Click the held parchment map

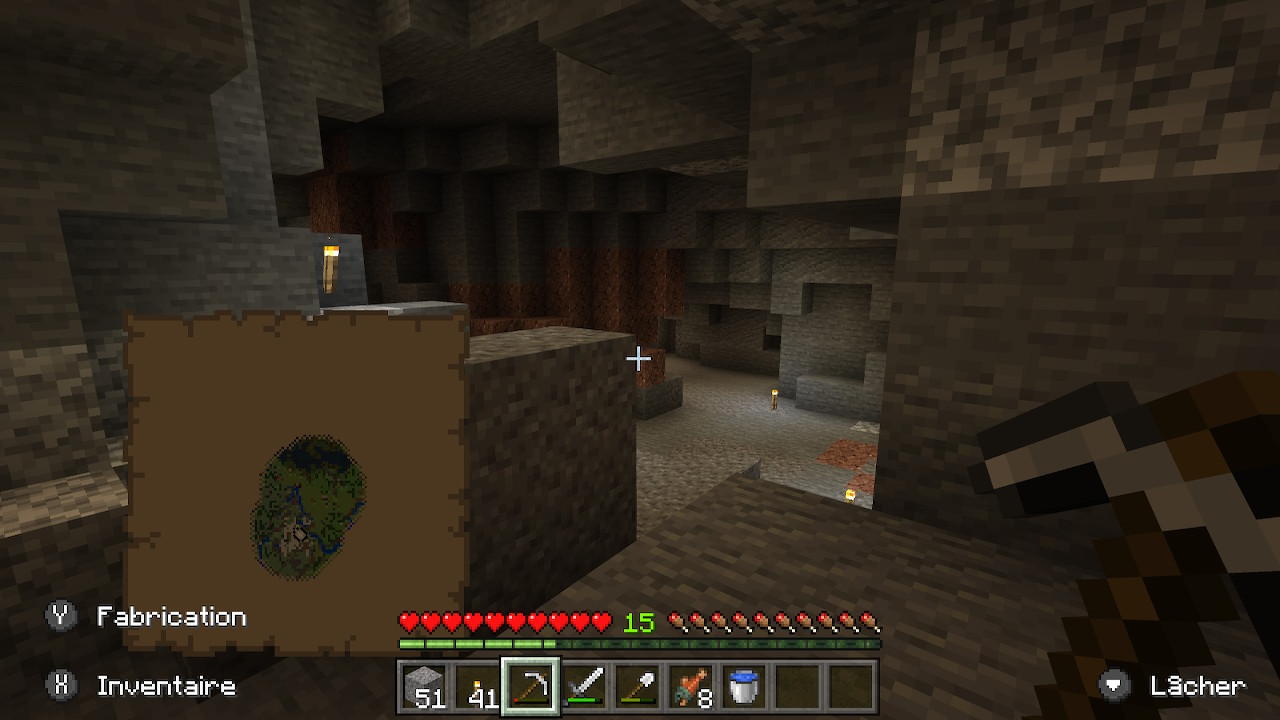(296, 480)
